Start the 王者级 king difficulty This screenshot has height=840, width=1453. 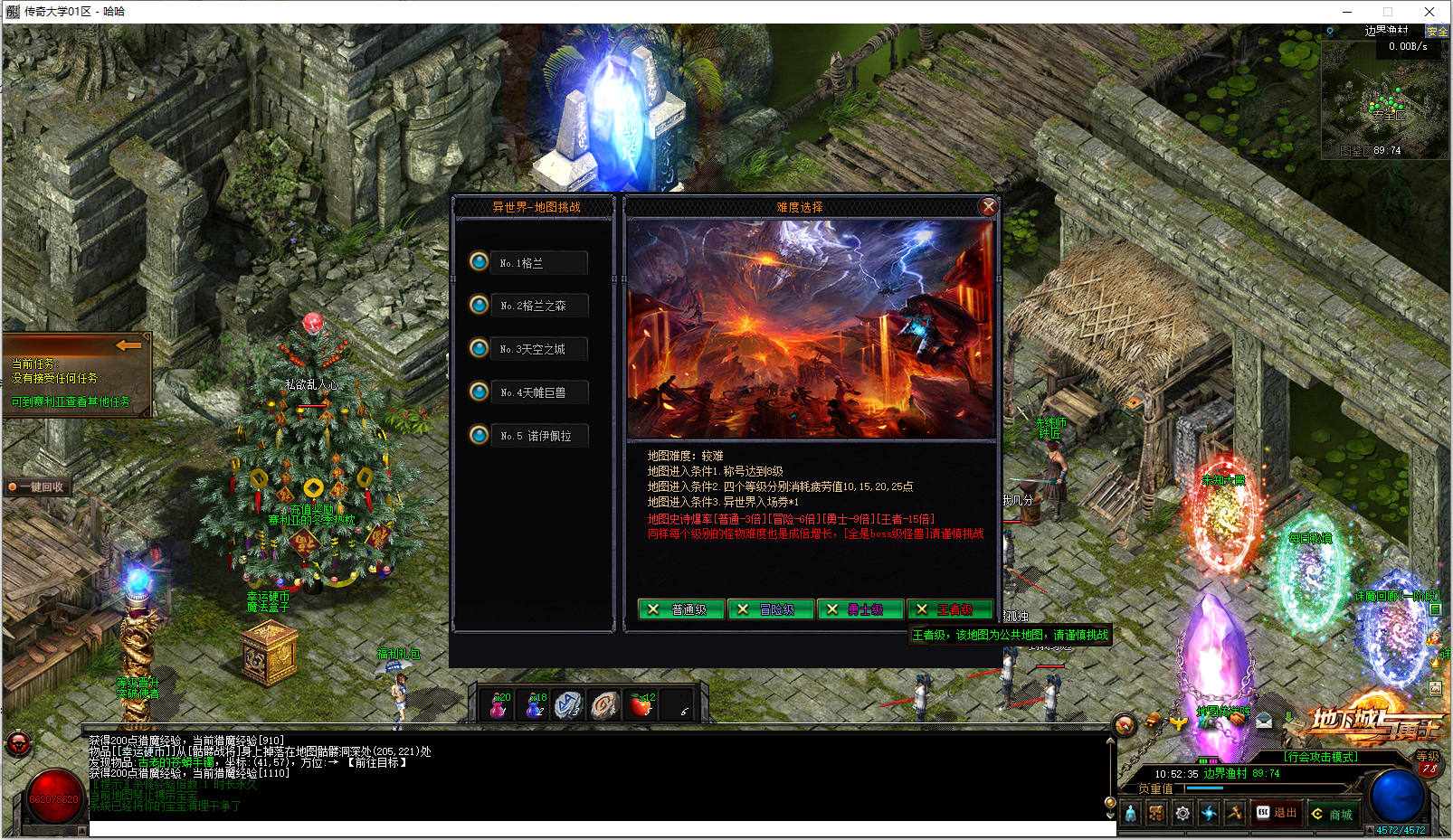pos(949,609)
